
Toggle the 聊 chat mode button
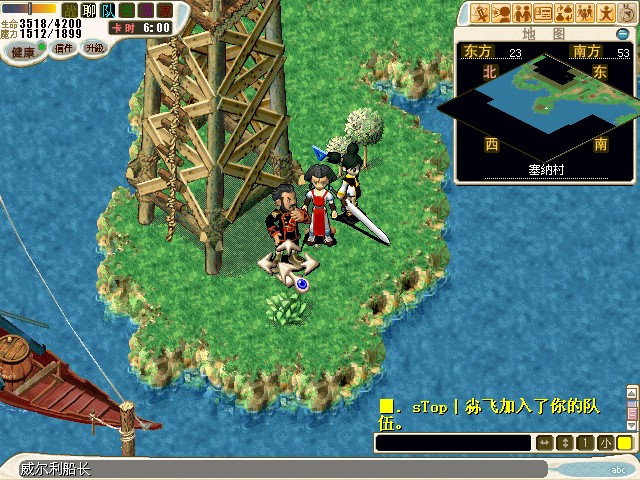[89, 10]
